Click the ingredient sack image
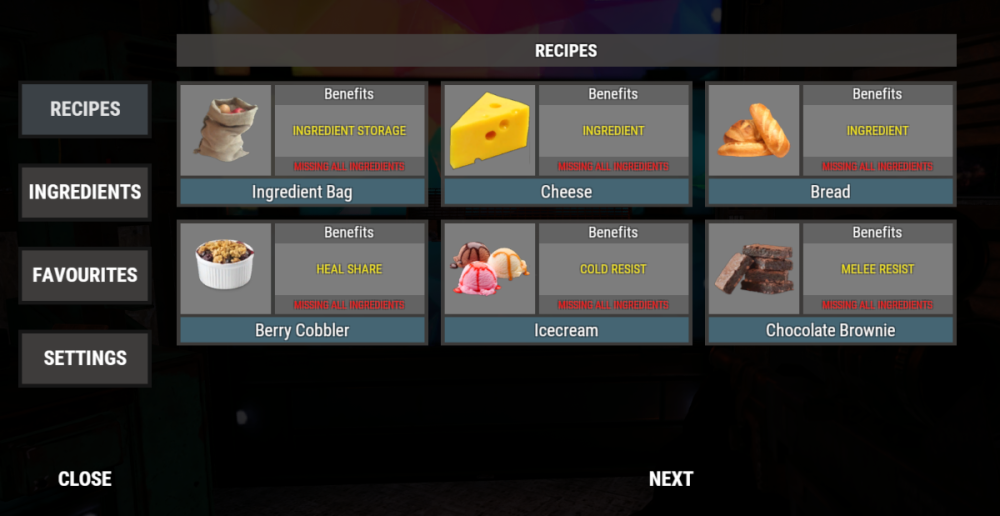The image size is (1000, 516). click(226, 131)
